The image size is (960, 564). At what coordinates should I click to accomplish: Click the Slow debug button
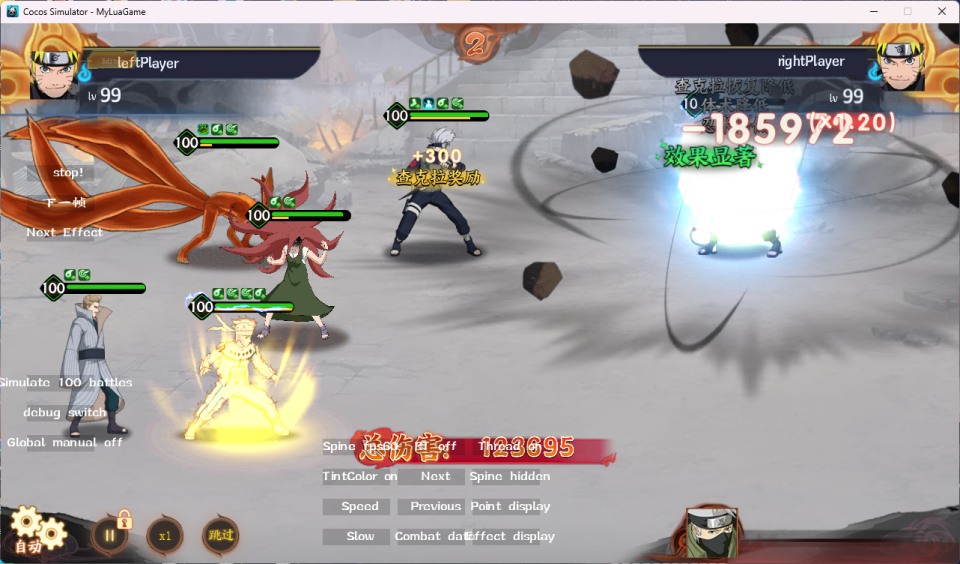pos(360,537)
